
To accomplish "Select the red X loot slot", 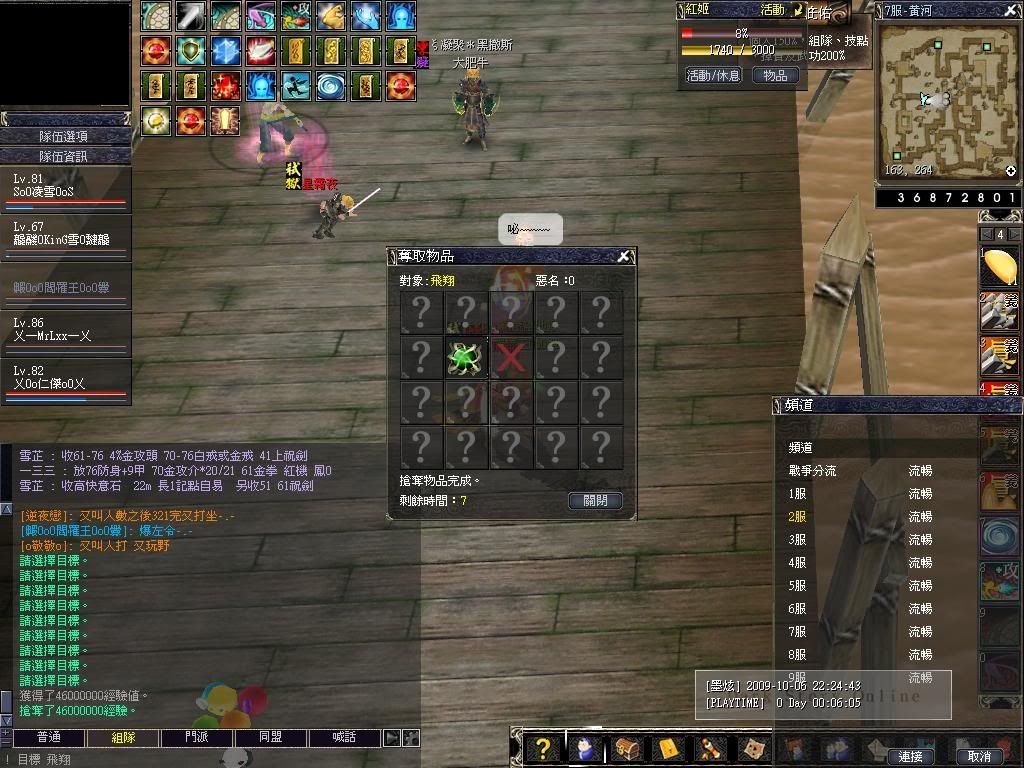I will 511,358.
